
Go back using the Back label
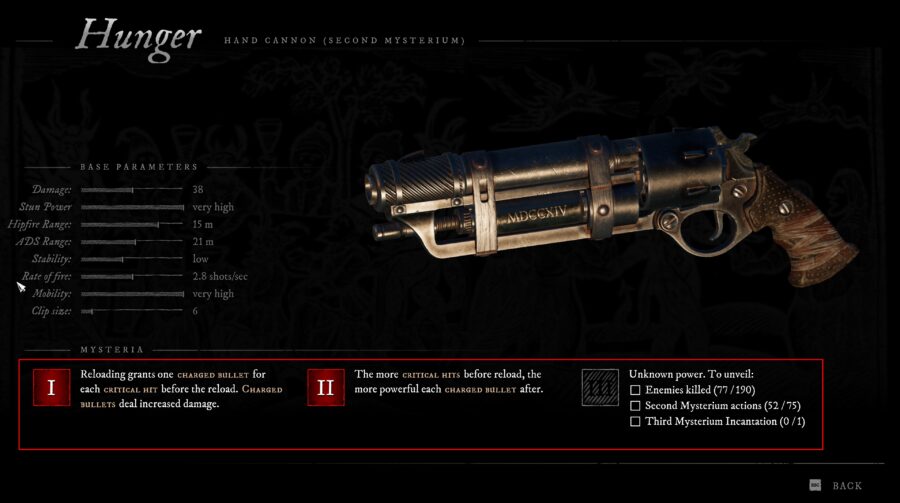(x=846, y=486)
